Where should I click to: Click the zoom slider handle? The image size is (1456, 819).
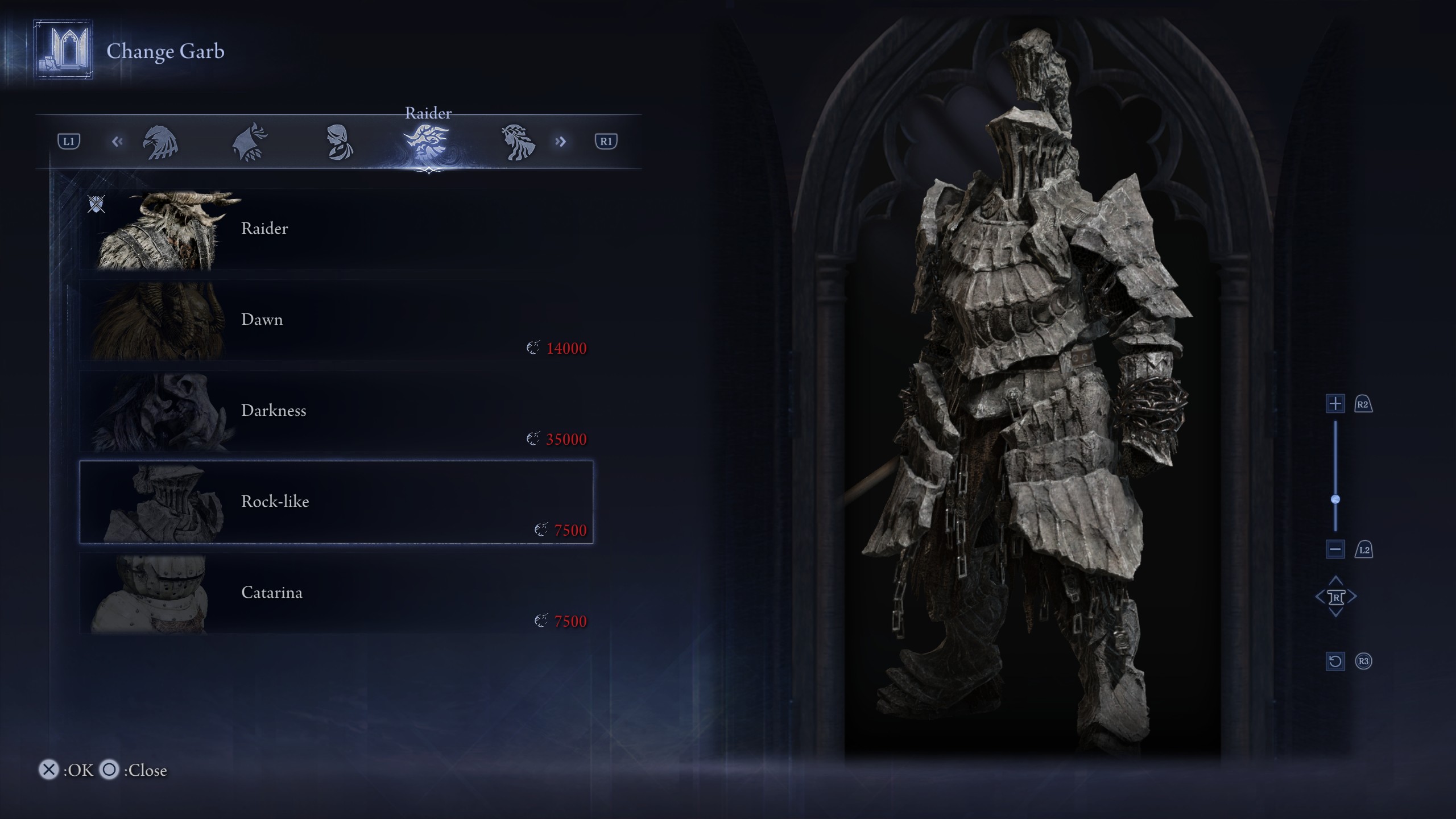click(1335, 499)
